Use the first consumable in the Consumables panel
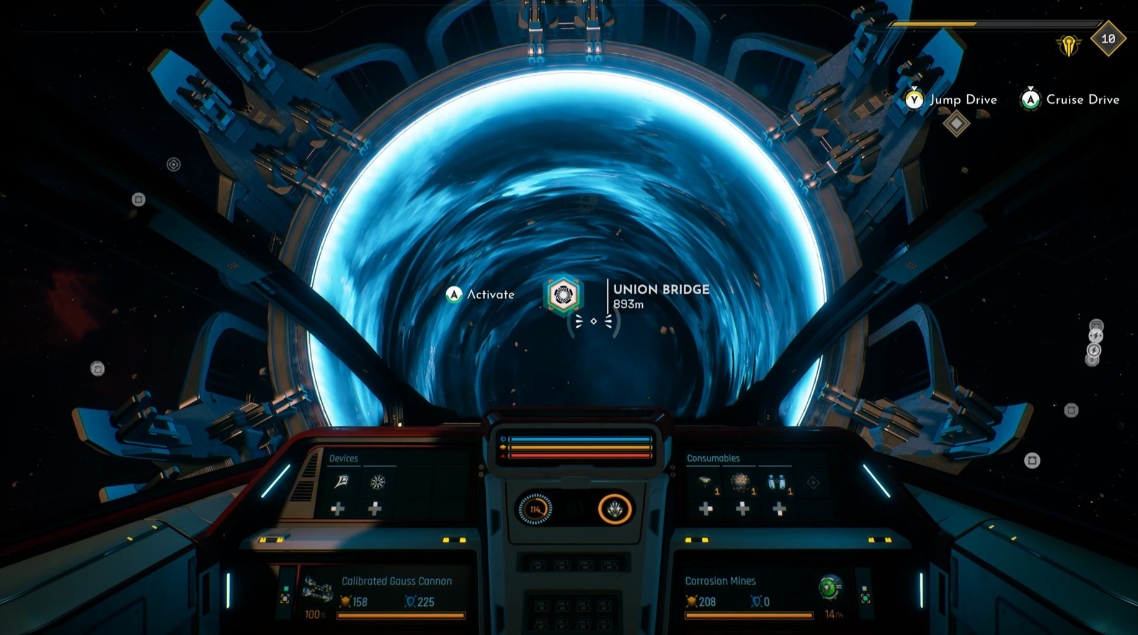The height and width of the screenshot is (635, 1138). [706, 481]
